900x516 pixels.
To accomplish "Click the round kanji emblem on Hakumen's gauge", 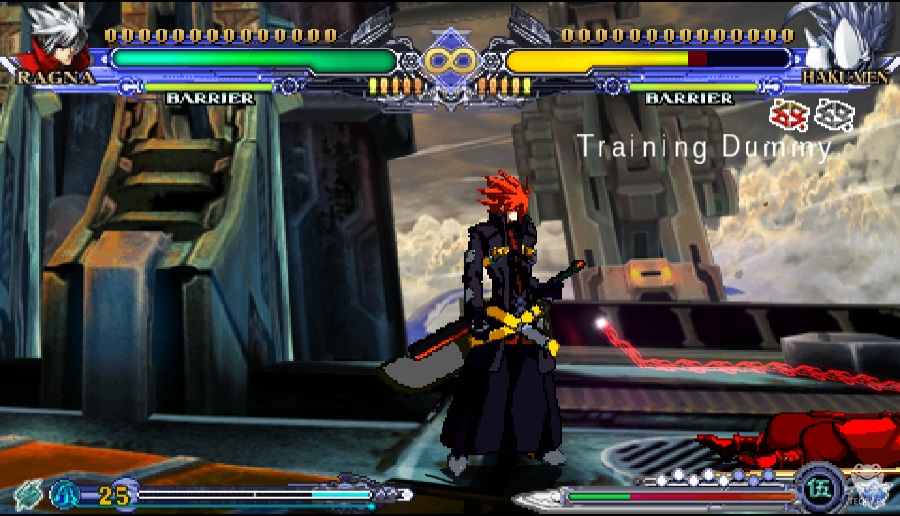I will (813, 491).
